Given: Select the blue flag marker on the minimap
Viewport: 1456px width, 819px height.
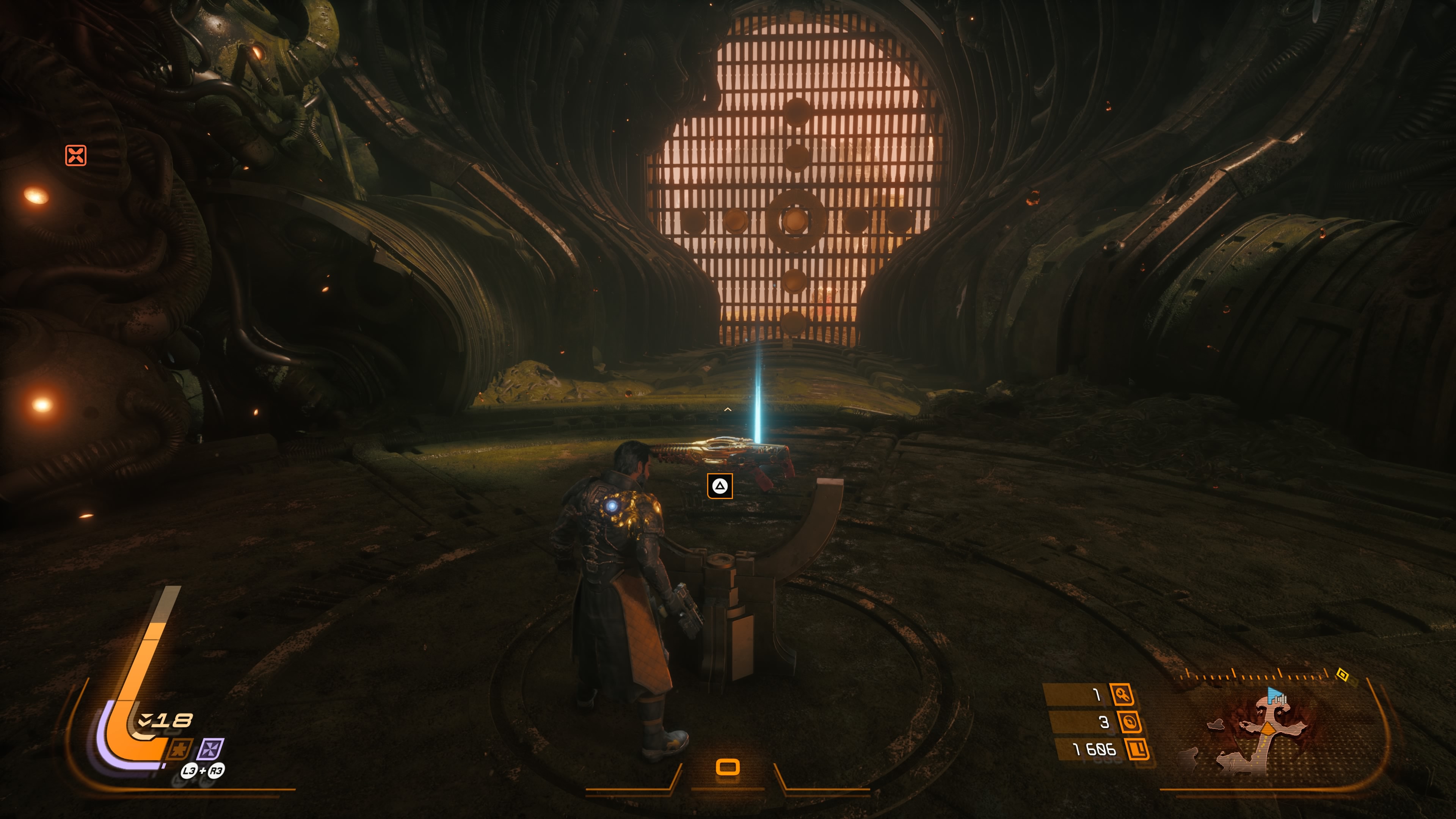Looking at the screenshot, I should coord(1274,694).
